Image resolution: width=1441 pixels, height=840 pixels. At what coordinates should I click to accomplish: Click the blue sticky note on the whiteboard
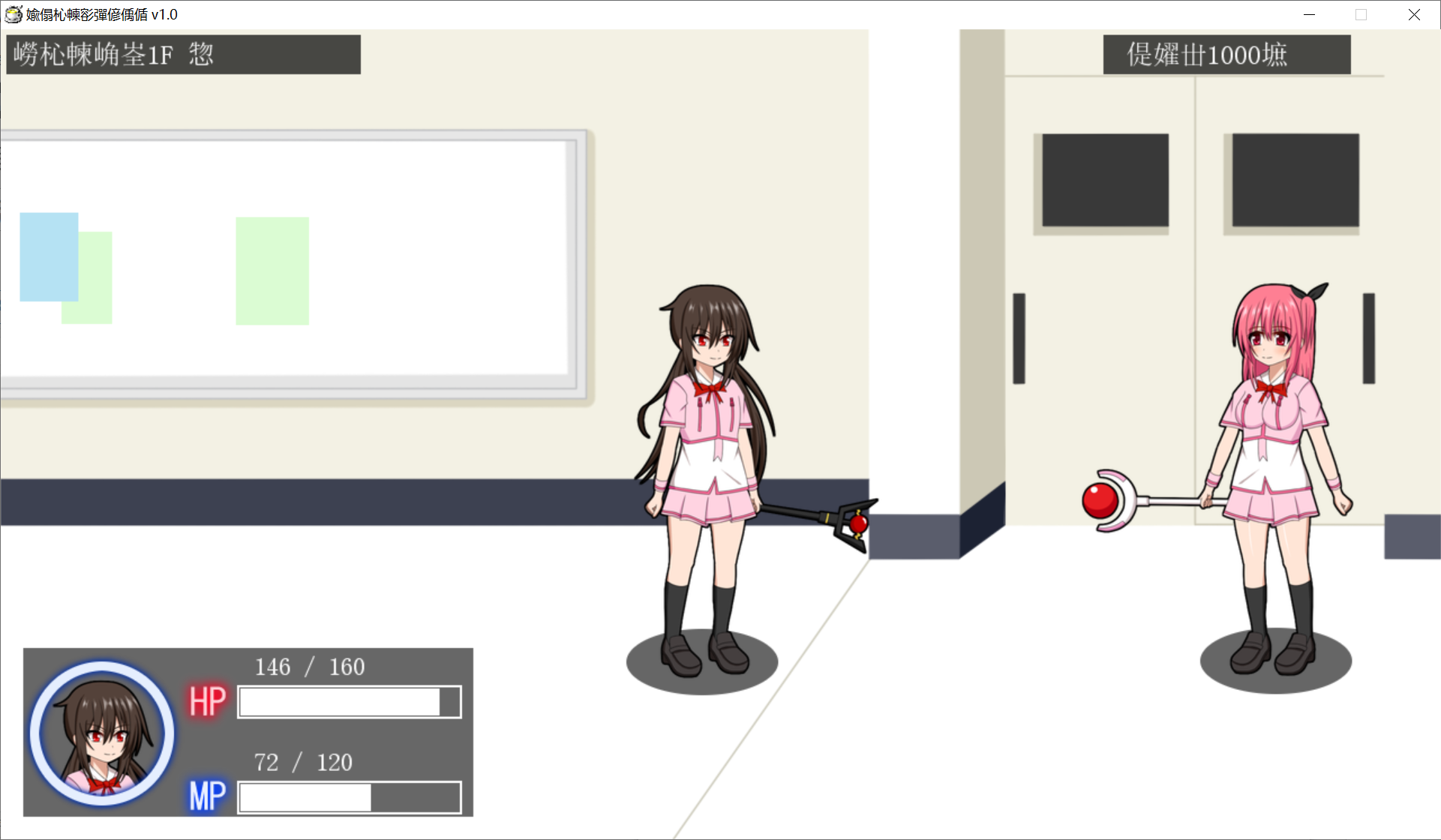tap(48, 257)
